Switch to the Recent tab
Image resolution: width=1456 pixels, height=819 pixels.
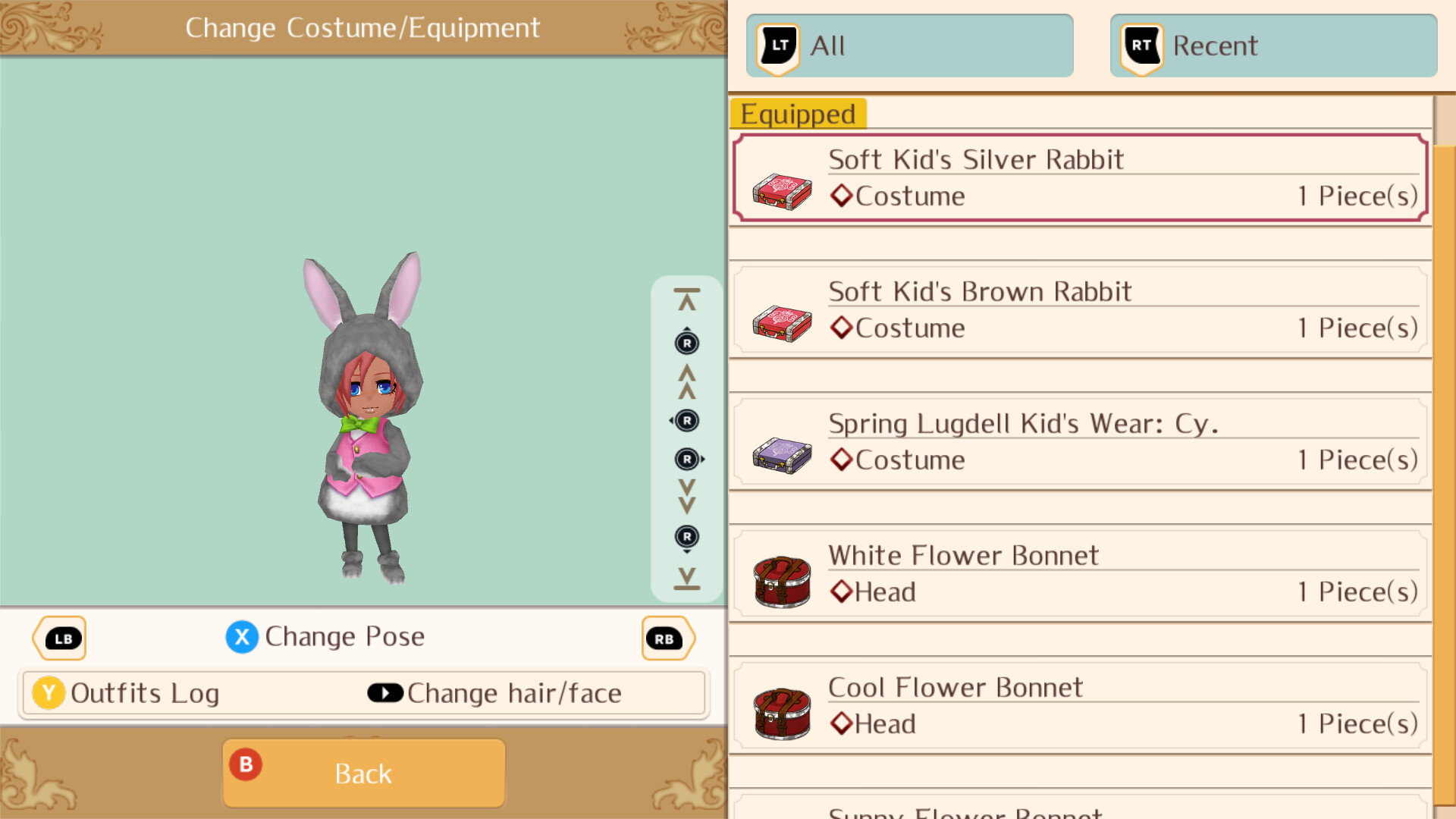pyautogui.click(x=1272, y=45)
